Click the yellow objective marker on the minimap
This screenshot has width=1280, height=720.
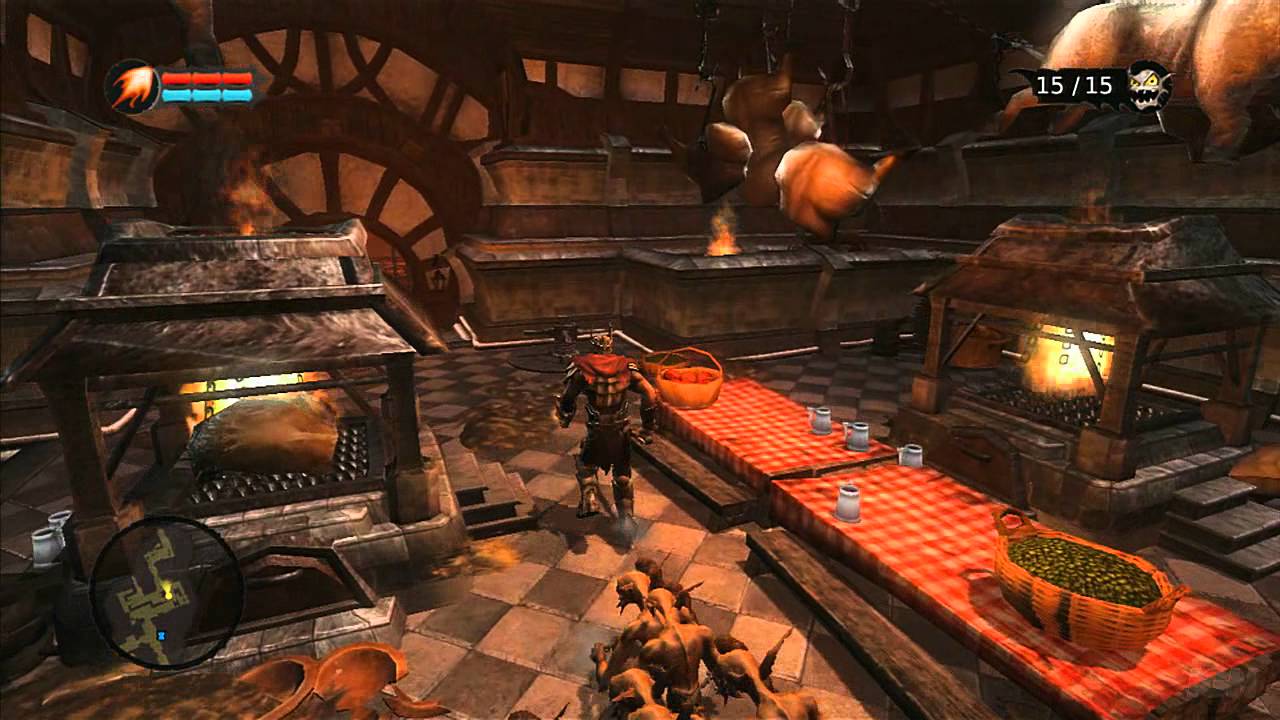pyautogui.click(x=167, y=590)
